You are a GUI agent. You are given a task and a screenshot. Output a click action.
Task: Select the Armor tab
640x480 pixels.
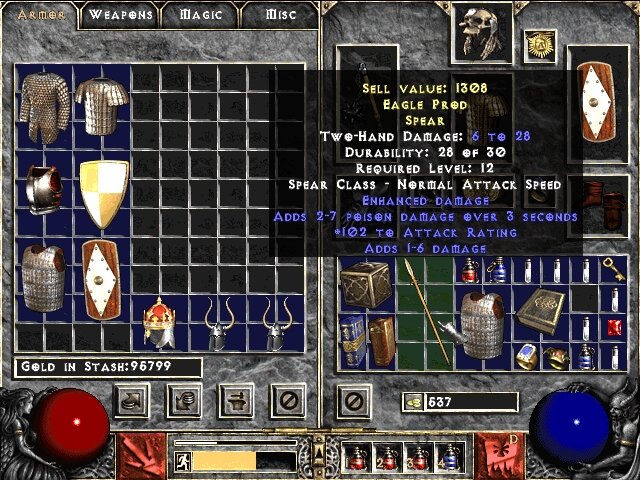pyautogui.click(x=41, y=15)
